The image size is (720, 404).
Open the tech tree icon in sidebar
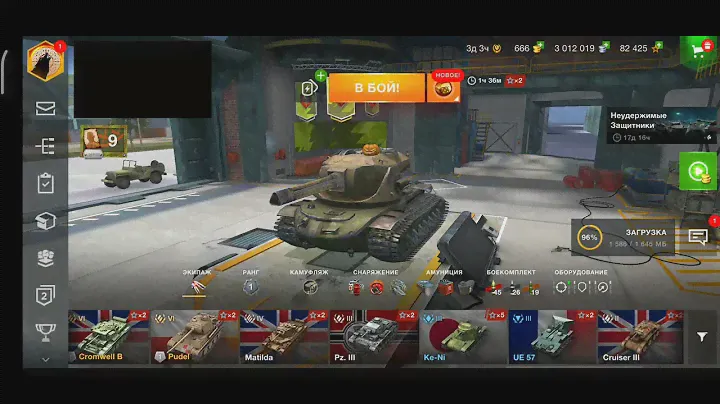pos(45,146)
